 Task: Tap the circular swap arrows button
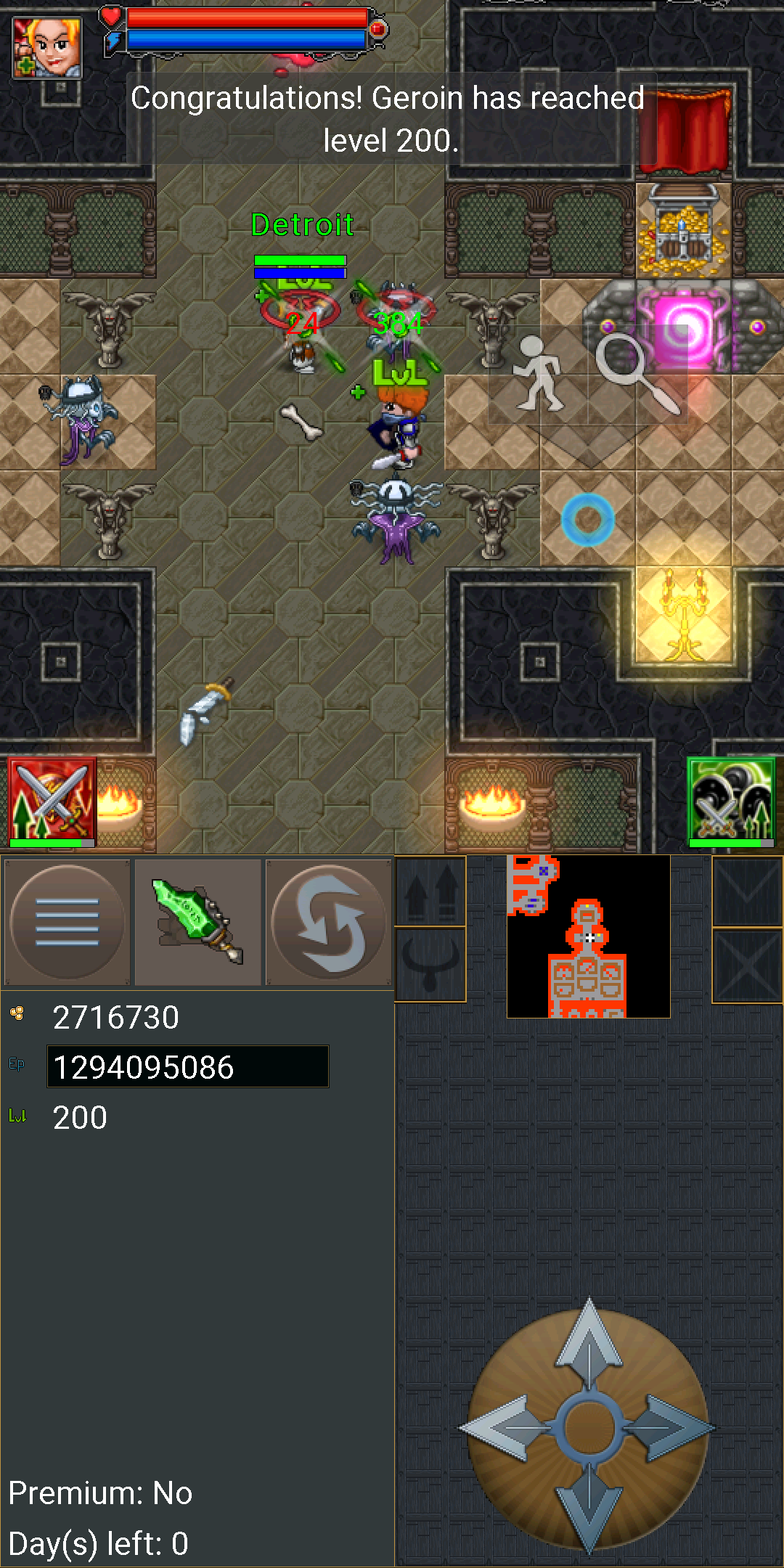click(x=329, y=922)
